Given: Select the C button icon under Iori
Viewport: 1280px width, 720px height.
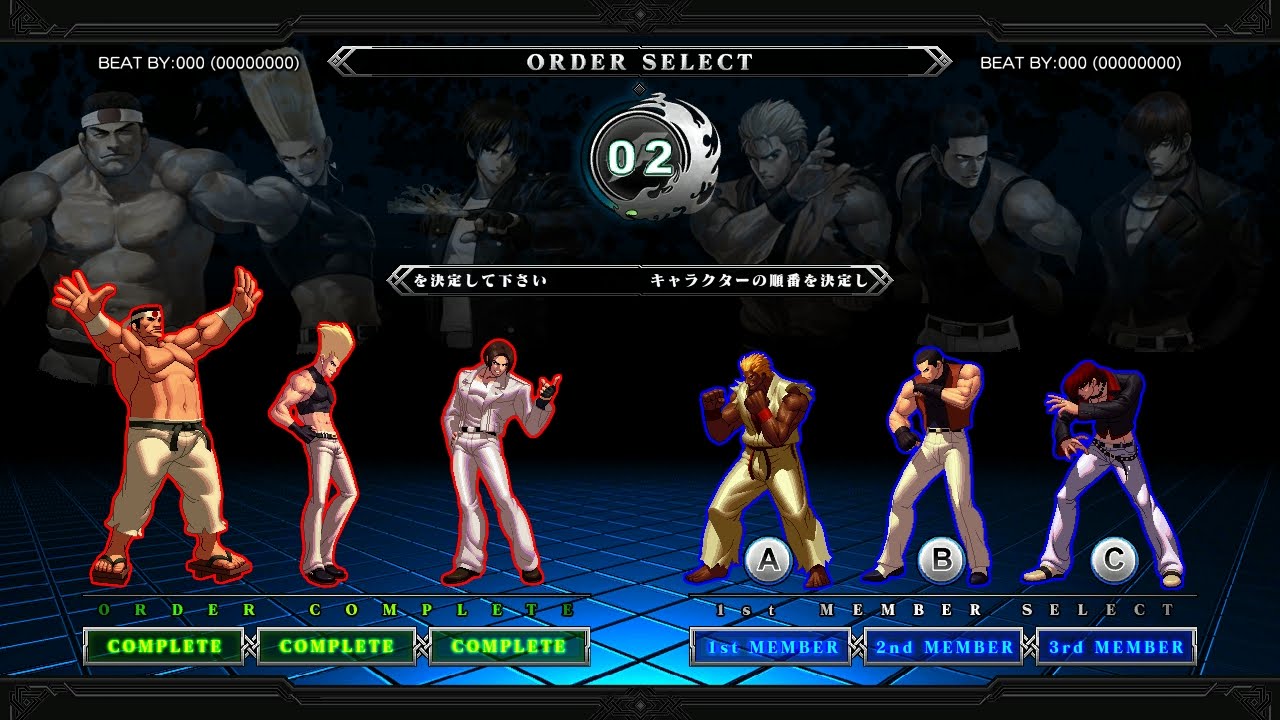Looking at the screenshot, I should click(1112, 557).
